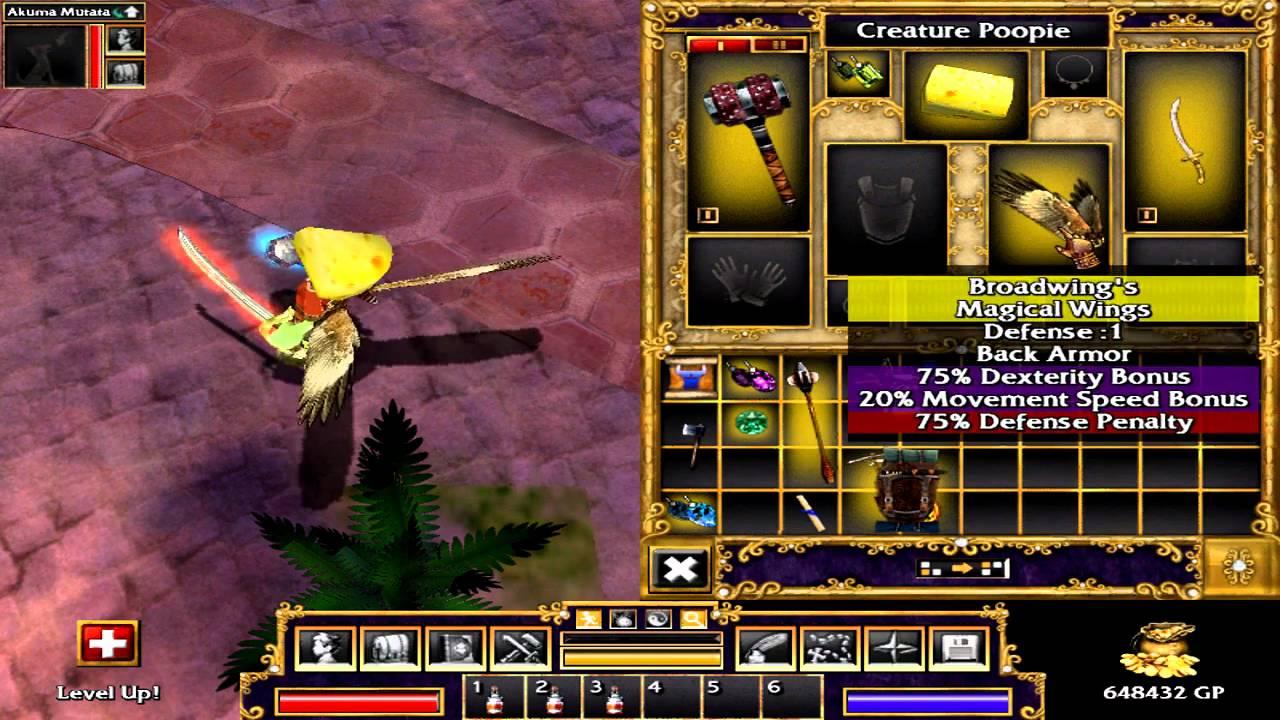1280x720 pixels.
Task: Select the magnifying glass identify icon
Action: pyautogui.click(x=691, y=617)
